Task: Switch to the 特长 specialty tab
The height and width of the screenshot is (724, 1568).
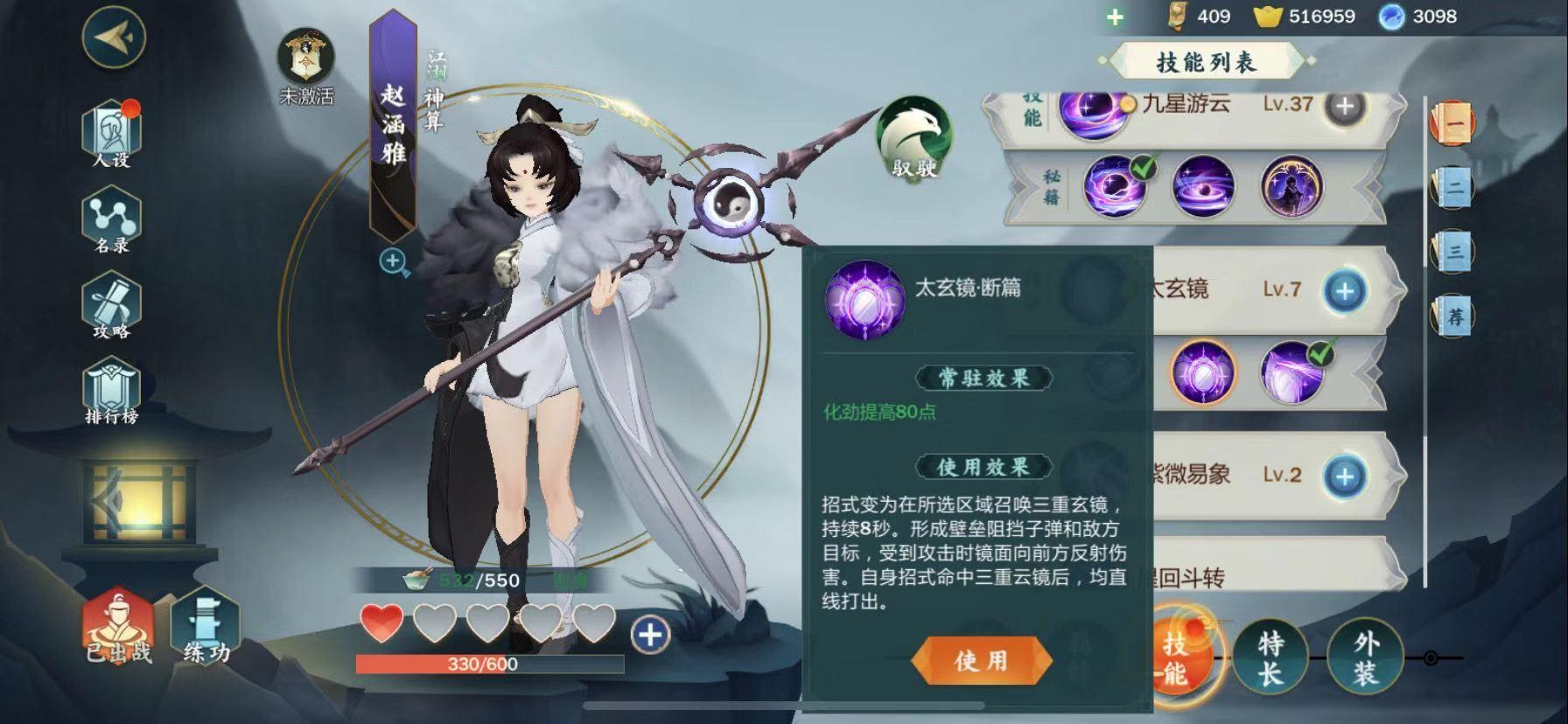Action: tap(1270, 657)
